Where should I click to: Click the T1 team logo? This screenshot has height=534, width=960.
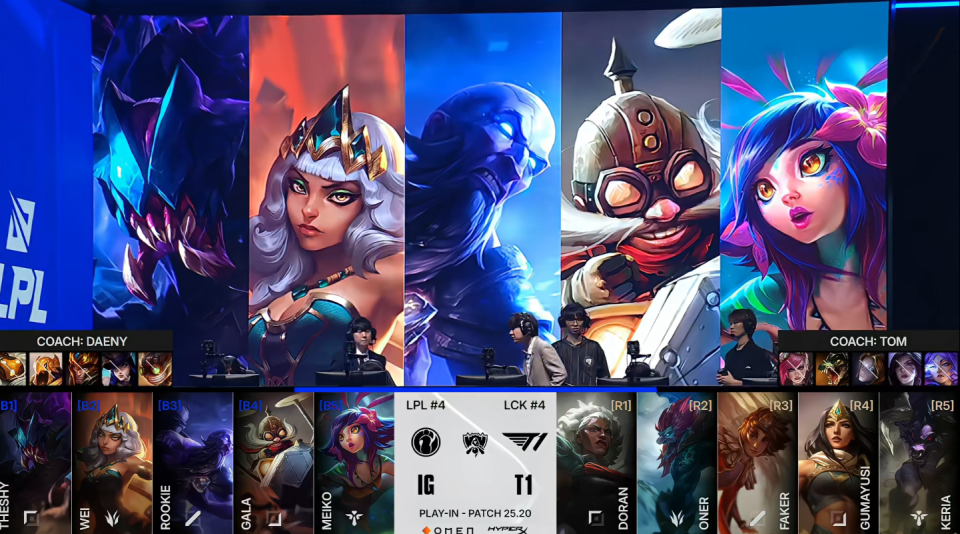523,443
